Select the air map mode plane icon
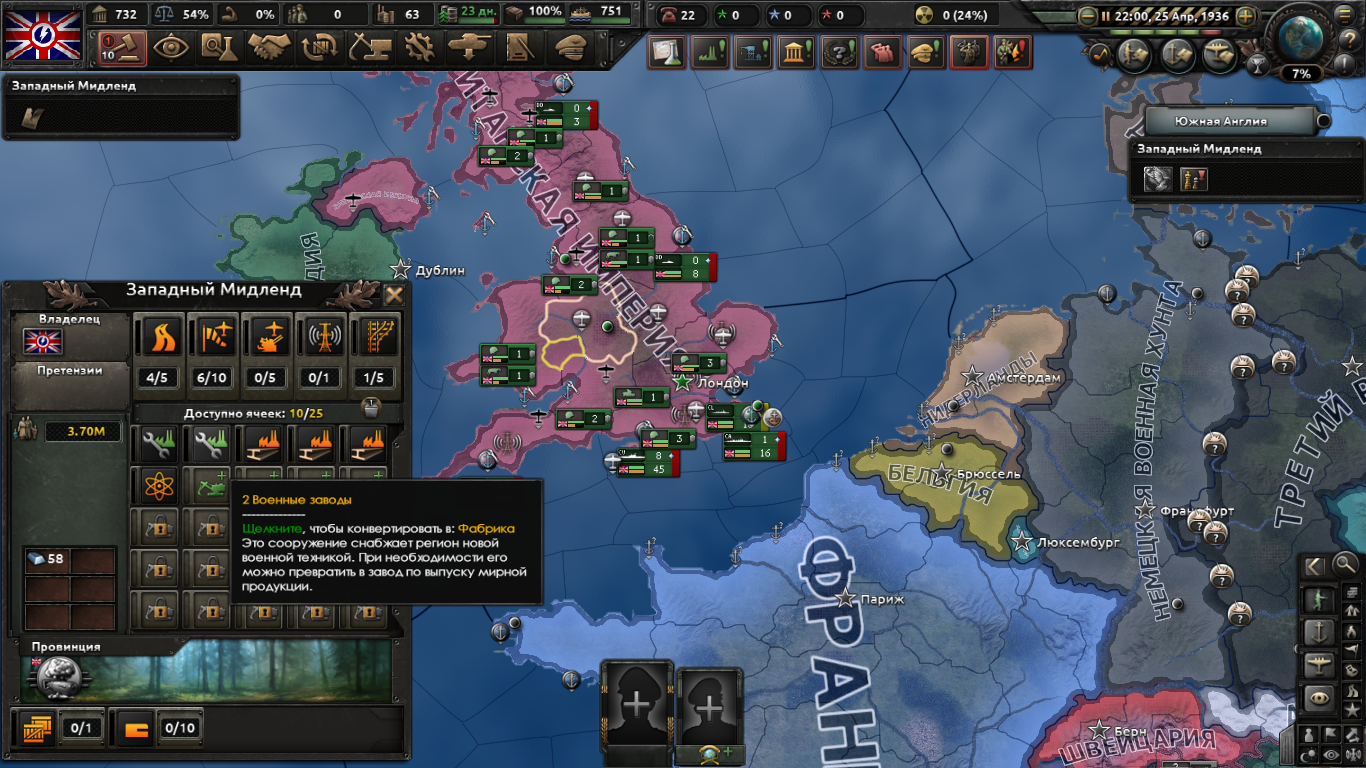Screen dimensions: 1366x768 point(1318,664)
